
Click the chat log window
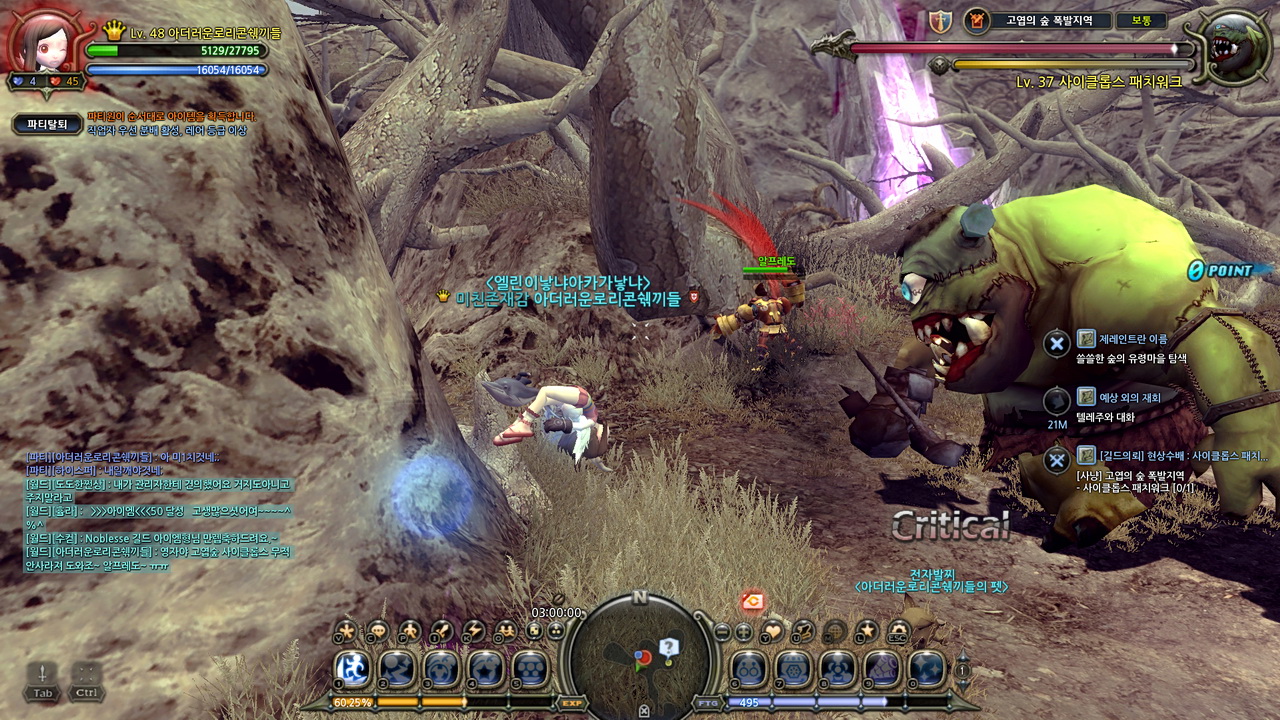158,511
